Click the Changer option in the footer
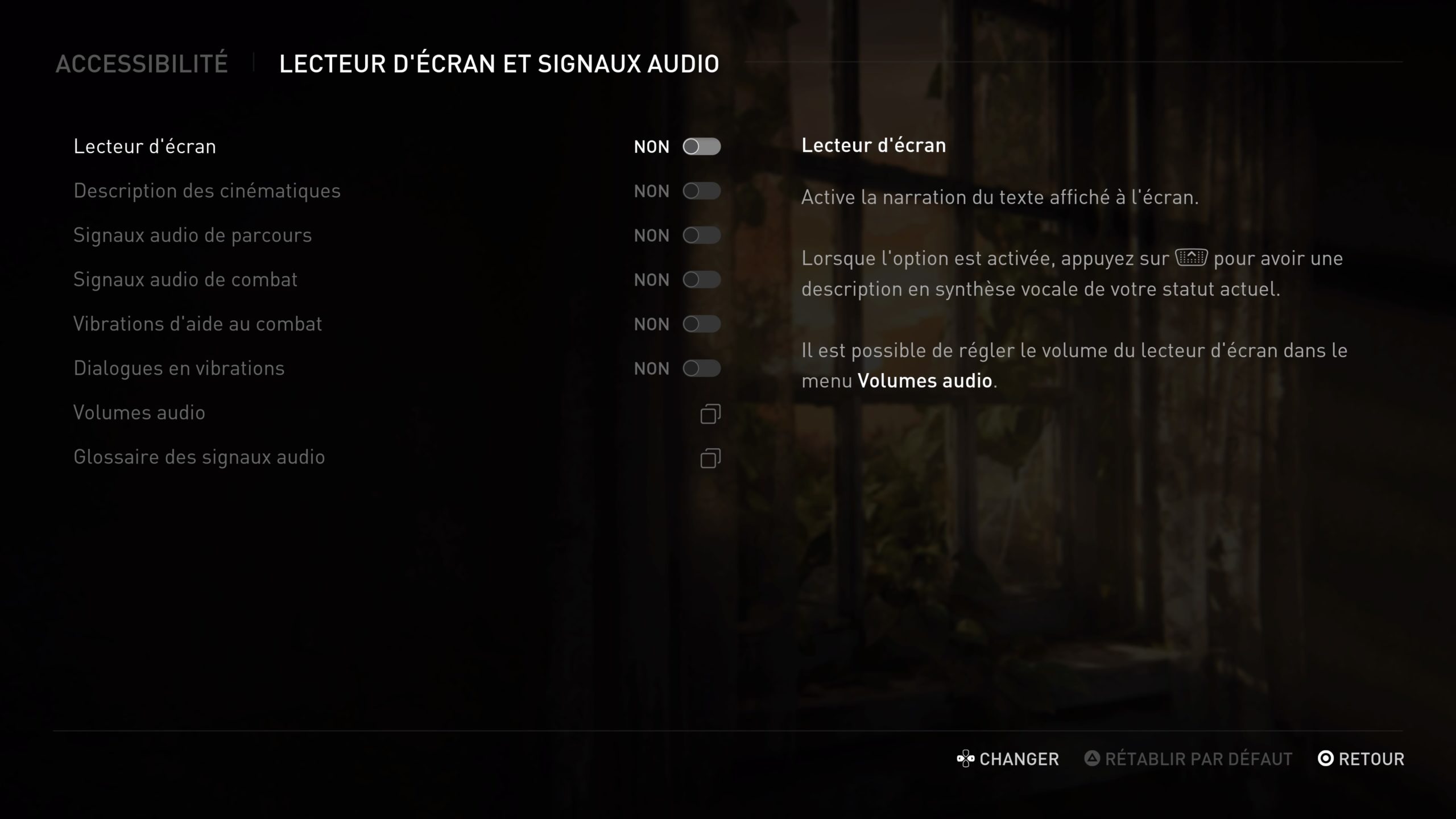 click(x=1008, y=759)
